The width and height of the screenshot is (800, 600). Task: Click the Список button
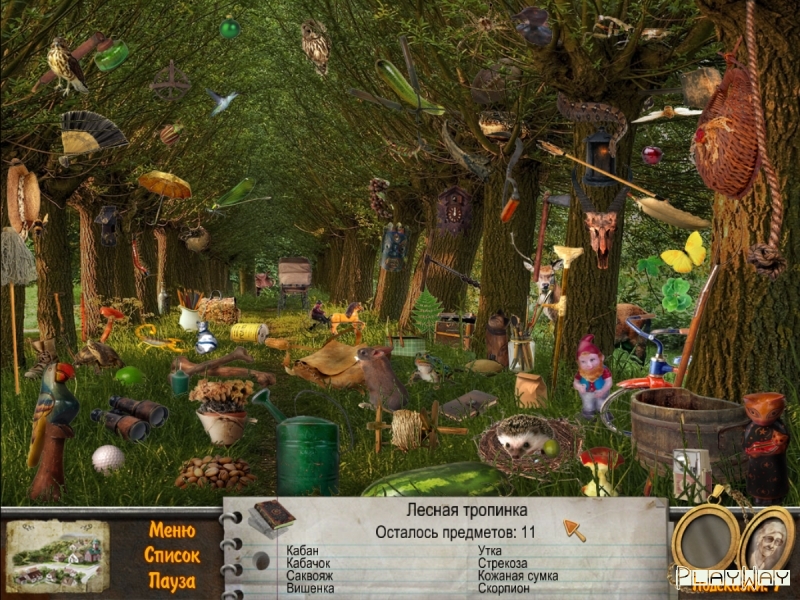coord(172,555)
